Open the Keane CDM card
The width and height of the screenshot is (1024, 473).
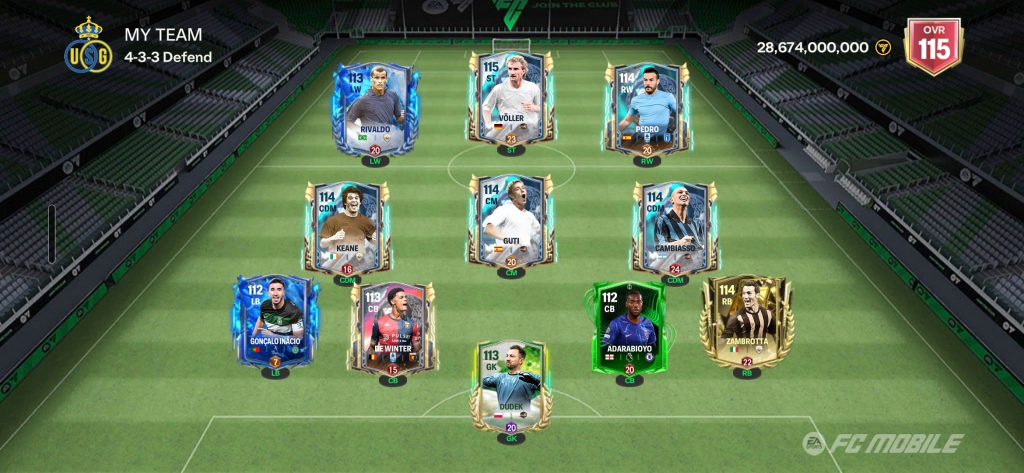(x=347, y=227)
